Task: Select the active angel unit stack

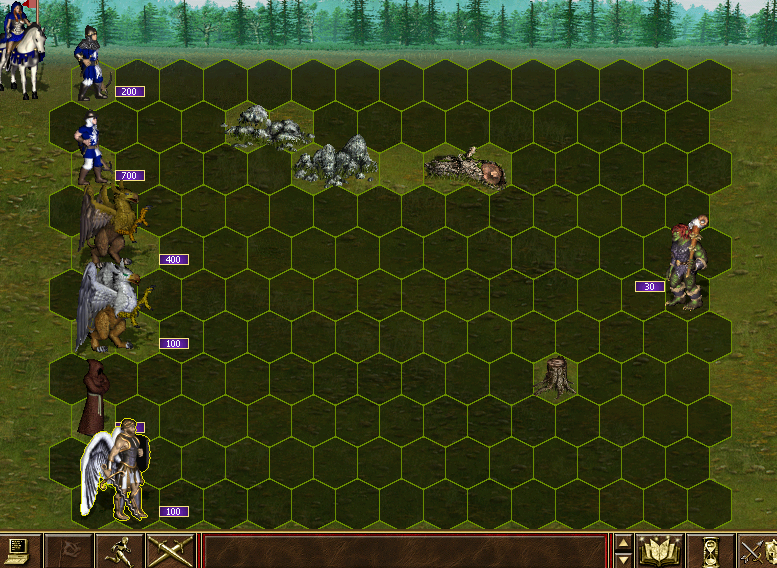Action: (118, 472)
